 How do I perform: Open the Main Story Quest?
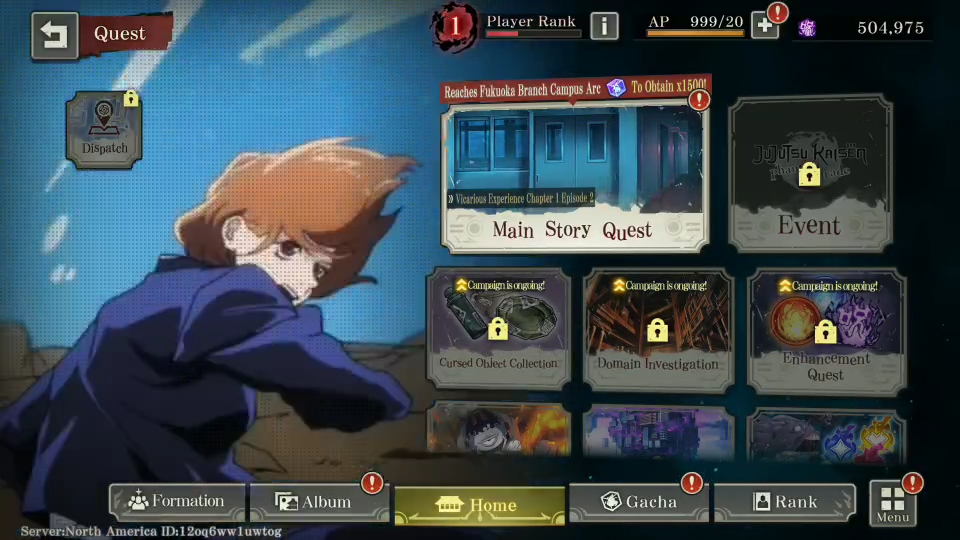point(574,176)
